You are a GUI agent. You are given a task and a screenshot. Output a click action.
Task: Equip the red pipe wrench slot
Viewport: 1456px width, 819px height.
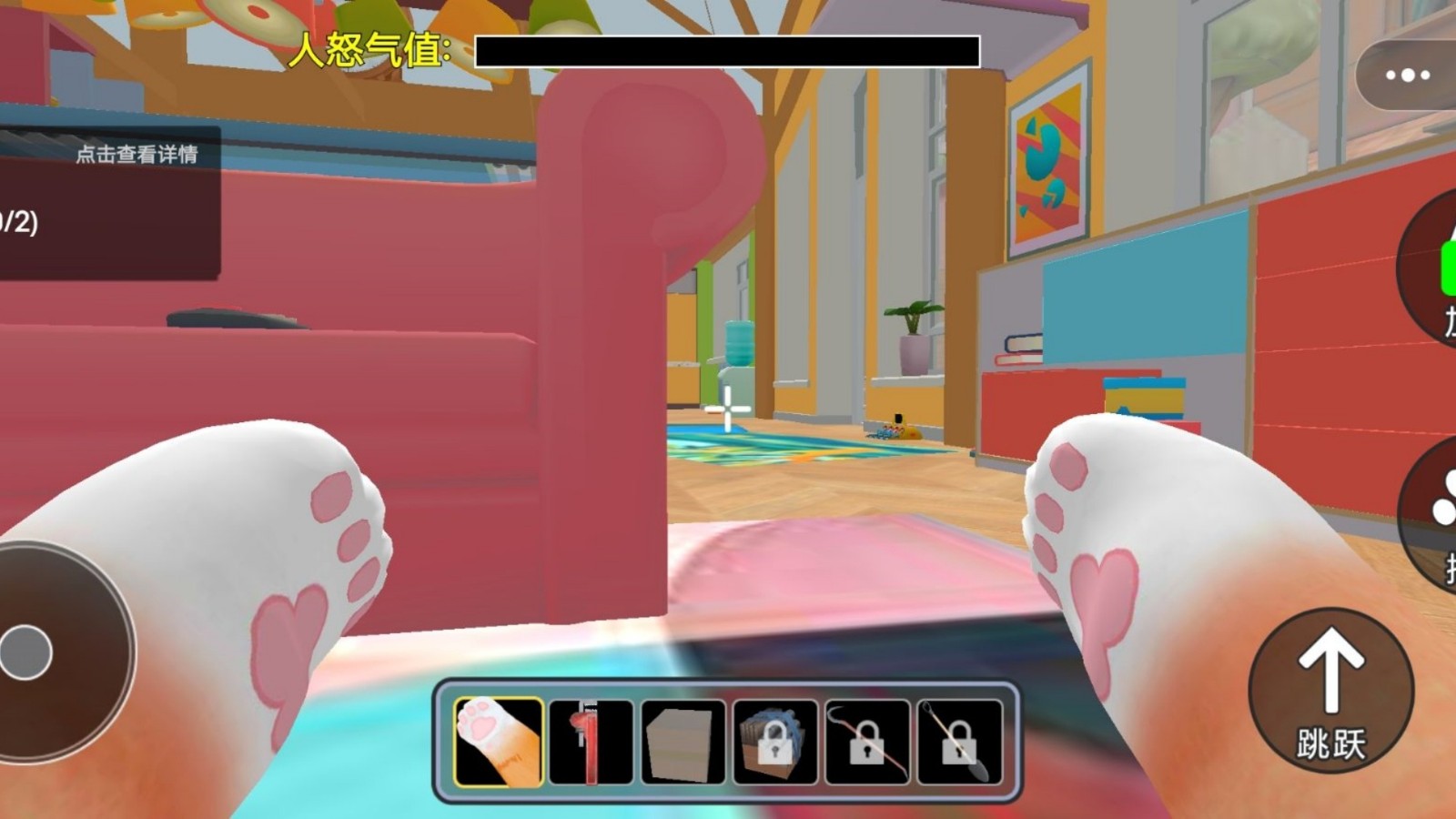coord(591,741)
